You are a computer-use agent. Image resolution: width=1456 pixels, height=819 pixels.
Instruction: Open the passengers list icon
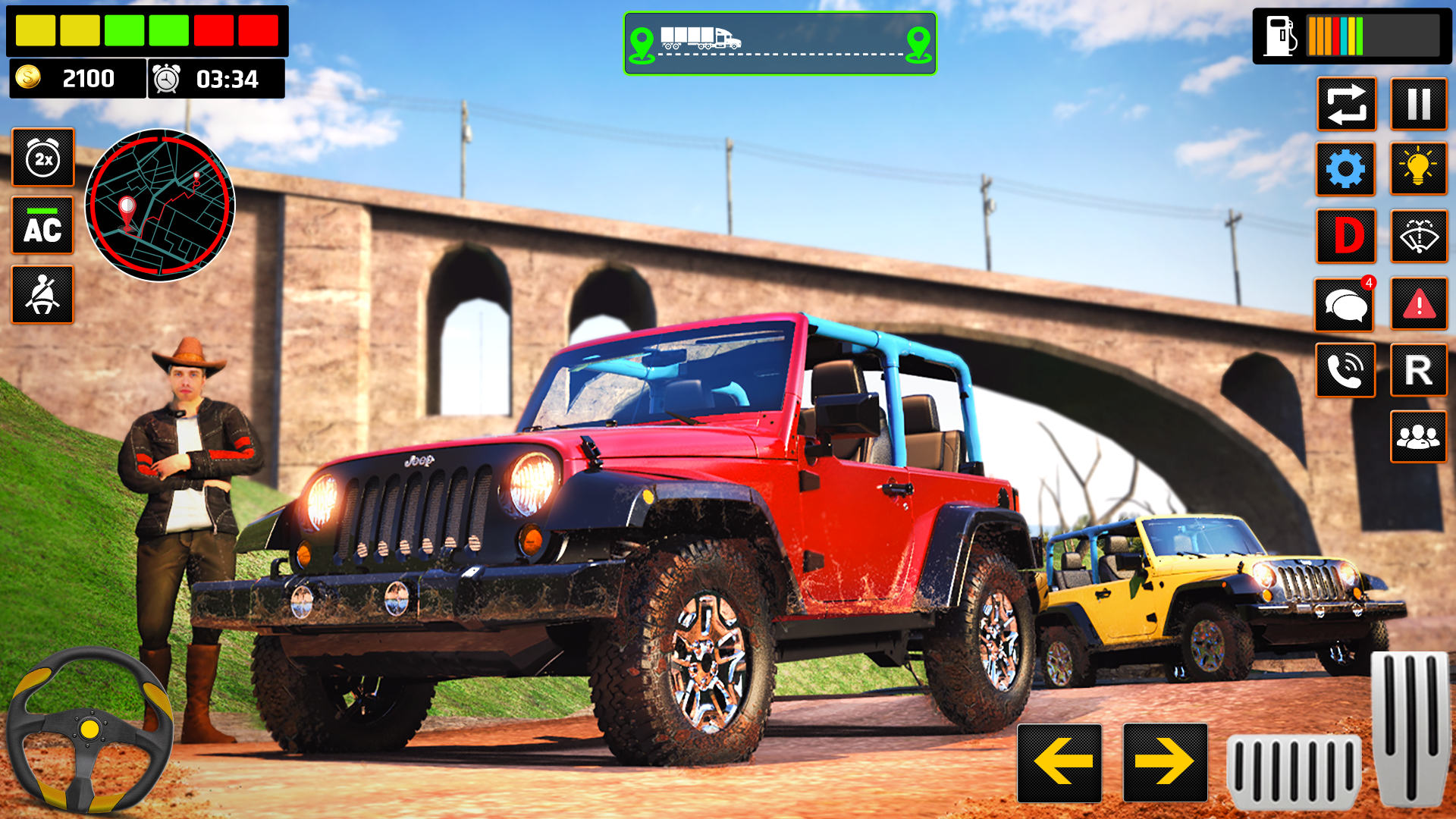click(1419, 437)
